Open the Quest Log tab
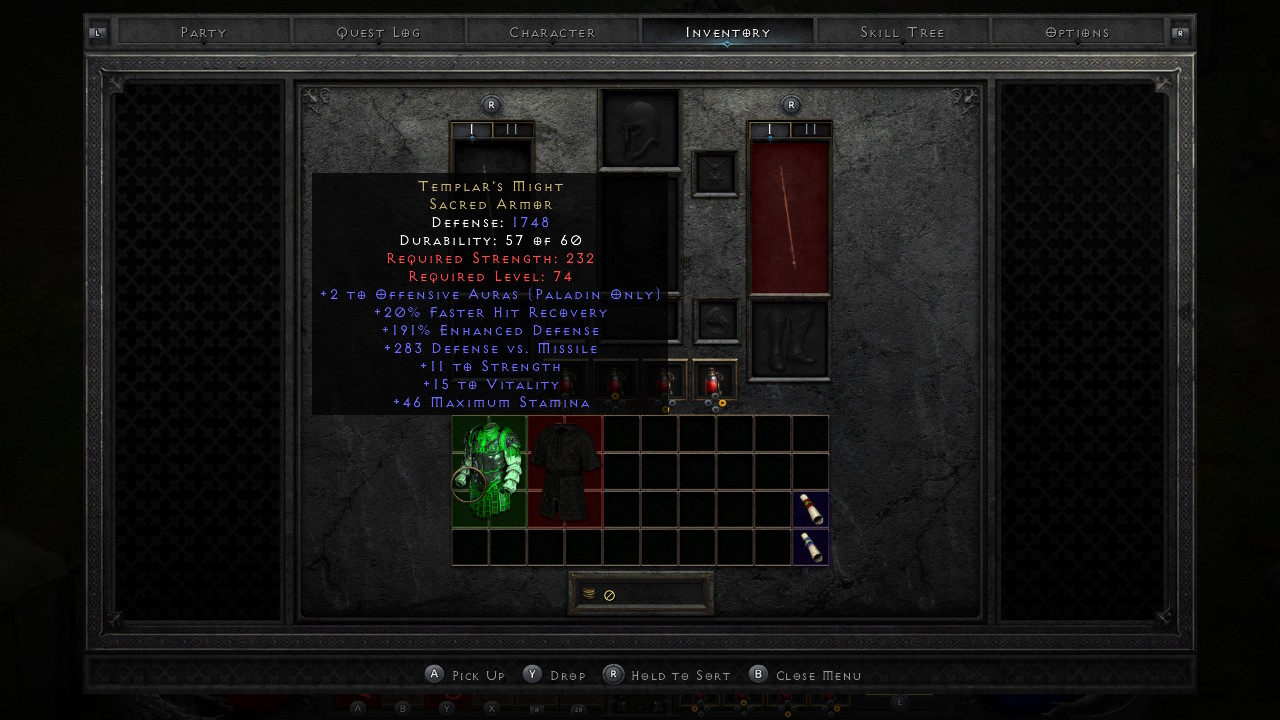1280x720 pixels. coord(379,32)
